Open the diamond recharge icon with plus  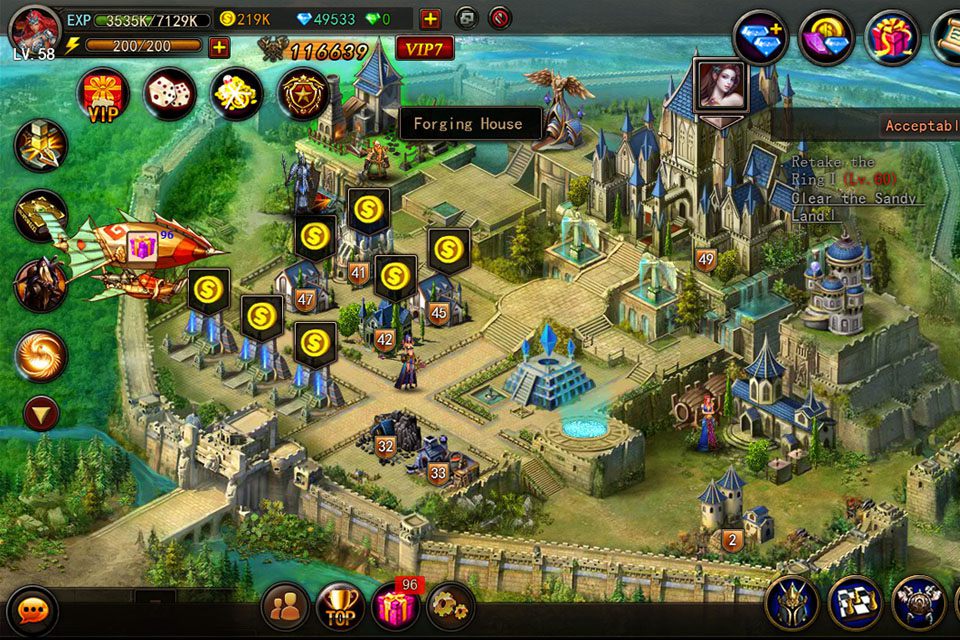(x=760, y=38)
